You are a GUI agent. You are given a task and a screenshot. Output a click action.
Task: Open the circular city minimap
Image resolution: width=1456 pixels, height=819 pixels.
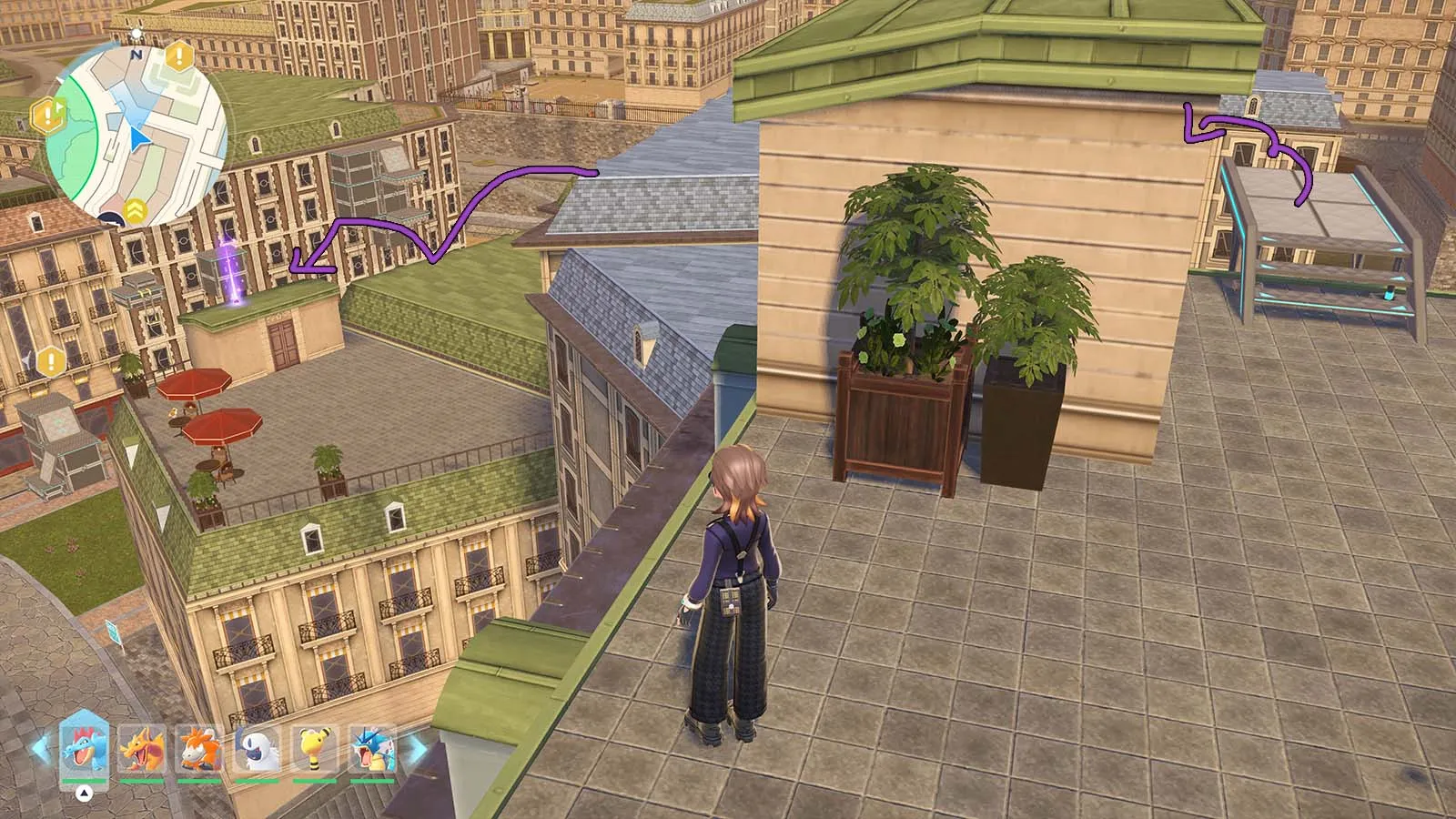pos(136,136)
